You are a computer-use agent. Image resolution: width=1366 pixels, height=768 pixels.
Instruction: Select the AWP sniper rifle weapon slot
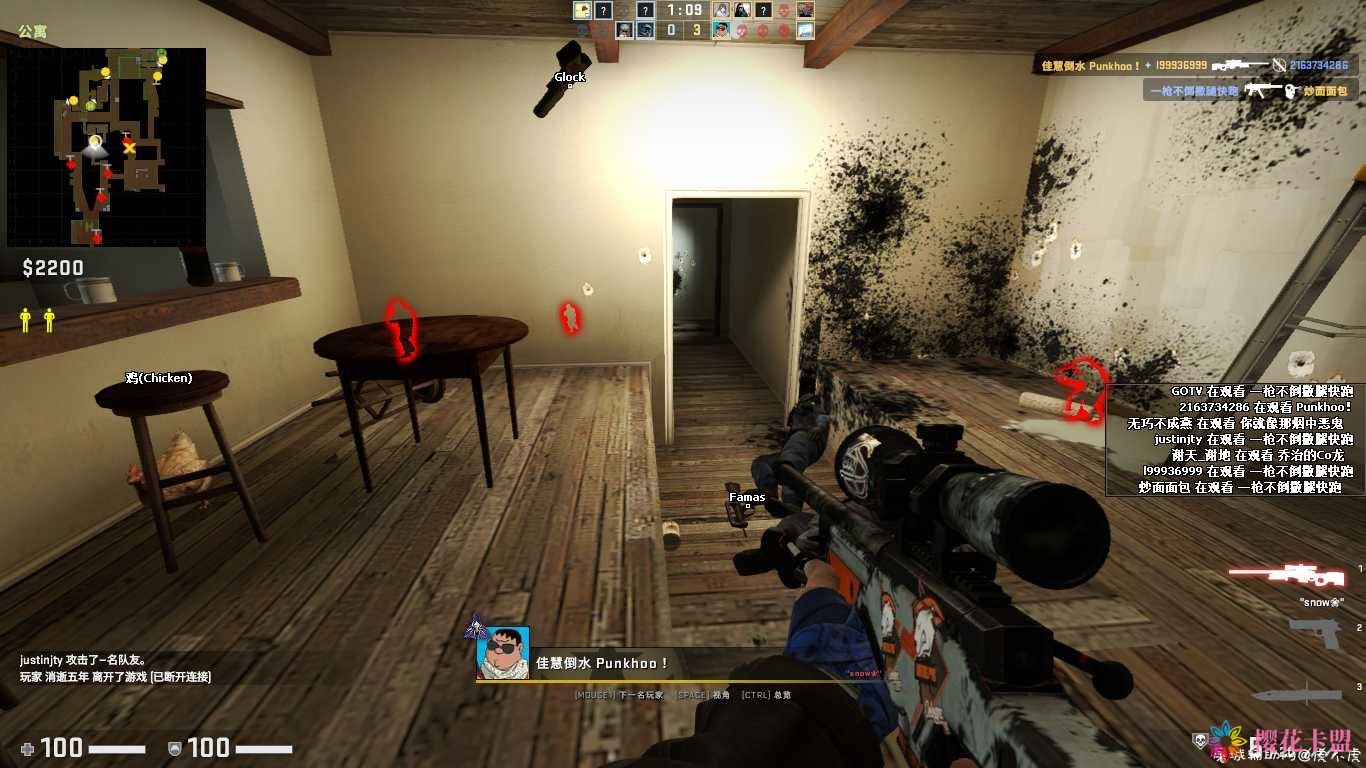point(1289,575)
